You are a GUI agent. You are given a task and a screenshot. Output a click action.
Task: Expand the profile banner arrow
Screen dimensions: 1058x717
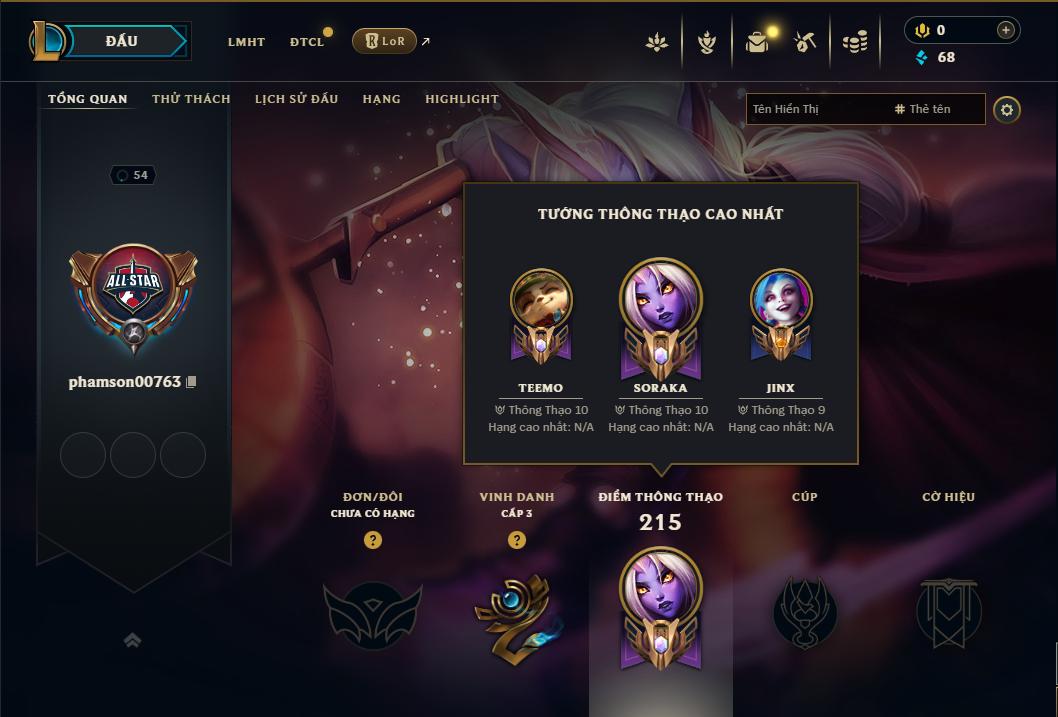[x=132, y=640]
